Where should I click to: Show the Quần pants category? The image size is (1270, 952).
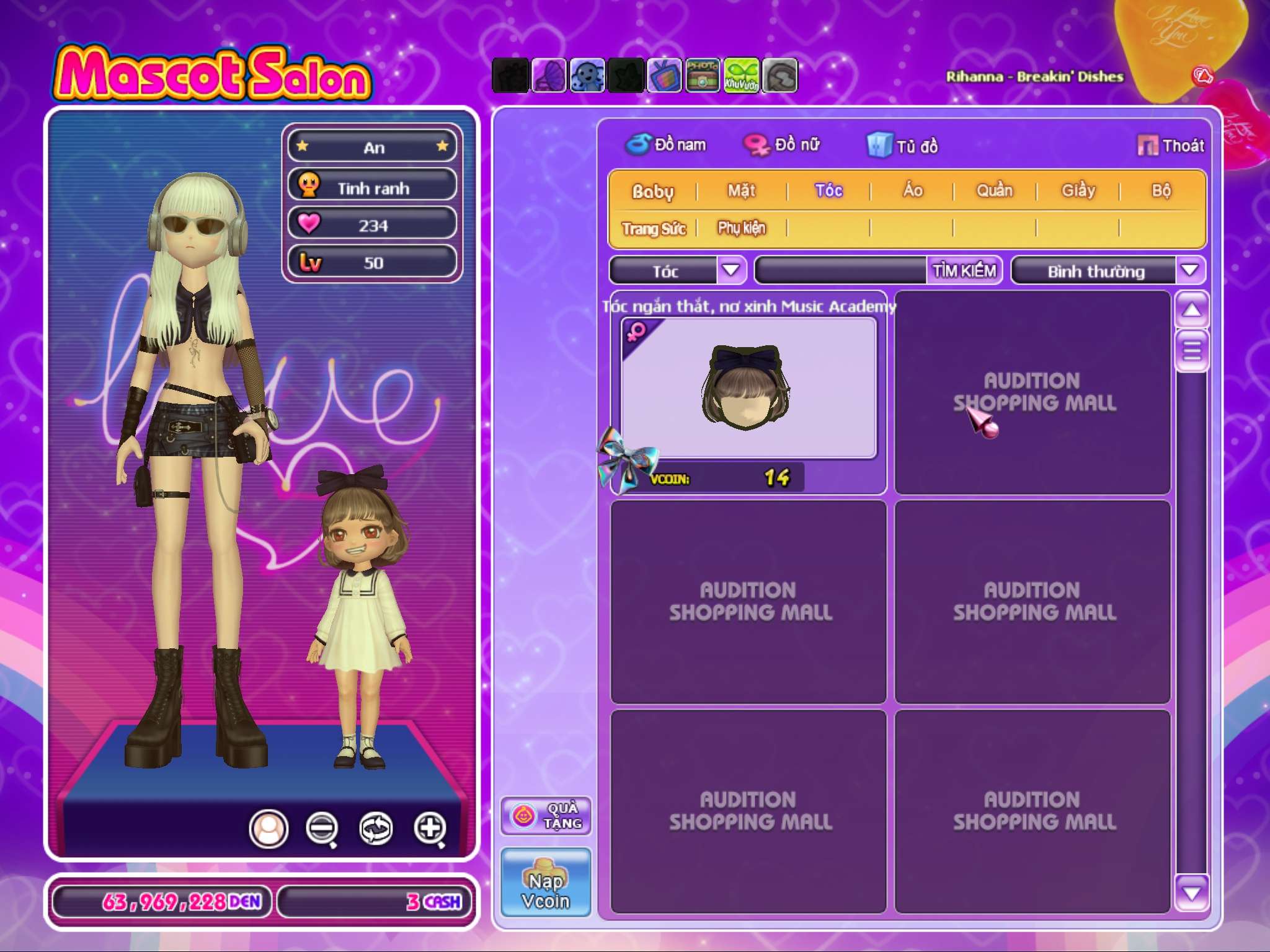pos(994,191)
